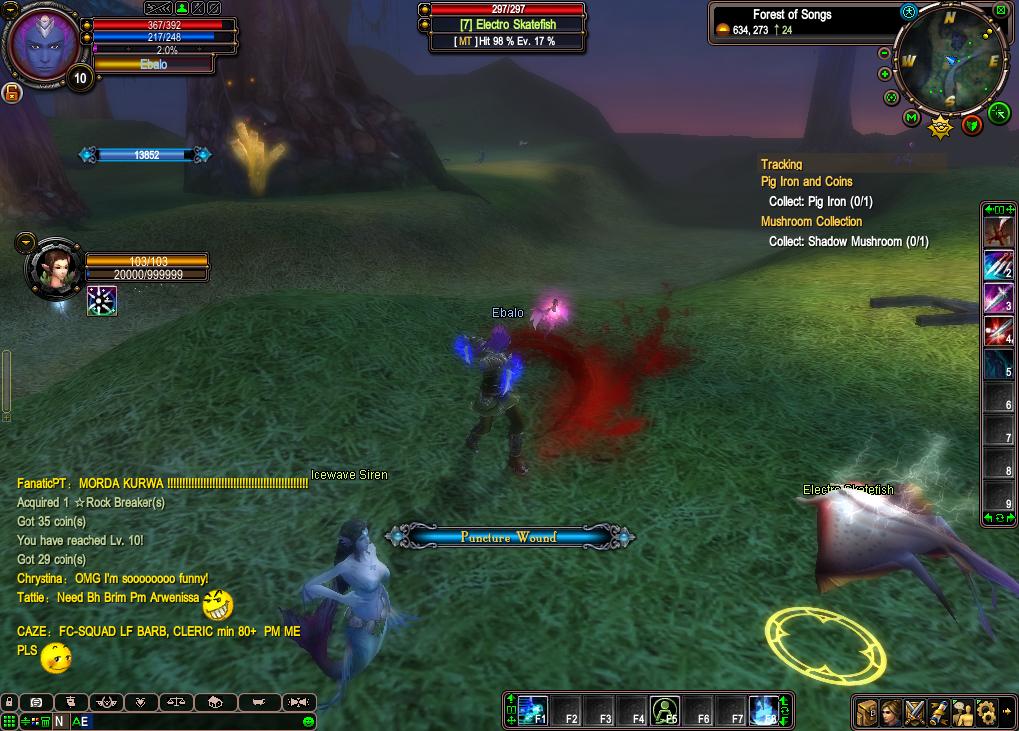Click the minimap zoom-in plus button

click(884, 75)
